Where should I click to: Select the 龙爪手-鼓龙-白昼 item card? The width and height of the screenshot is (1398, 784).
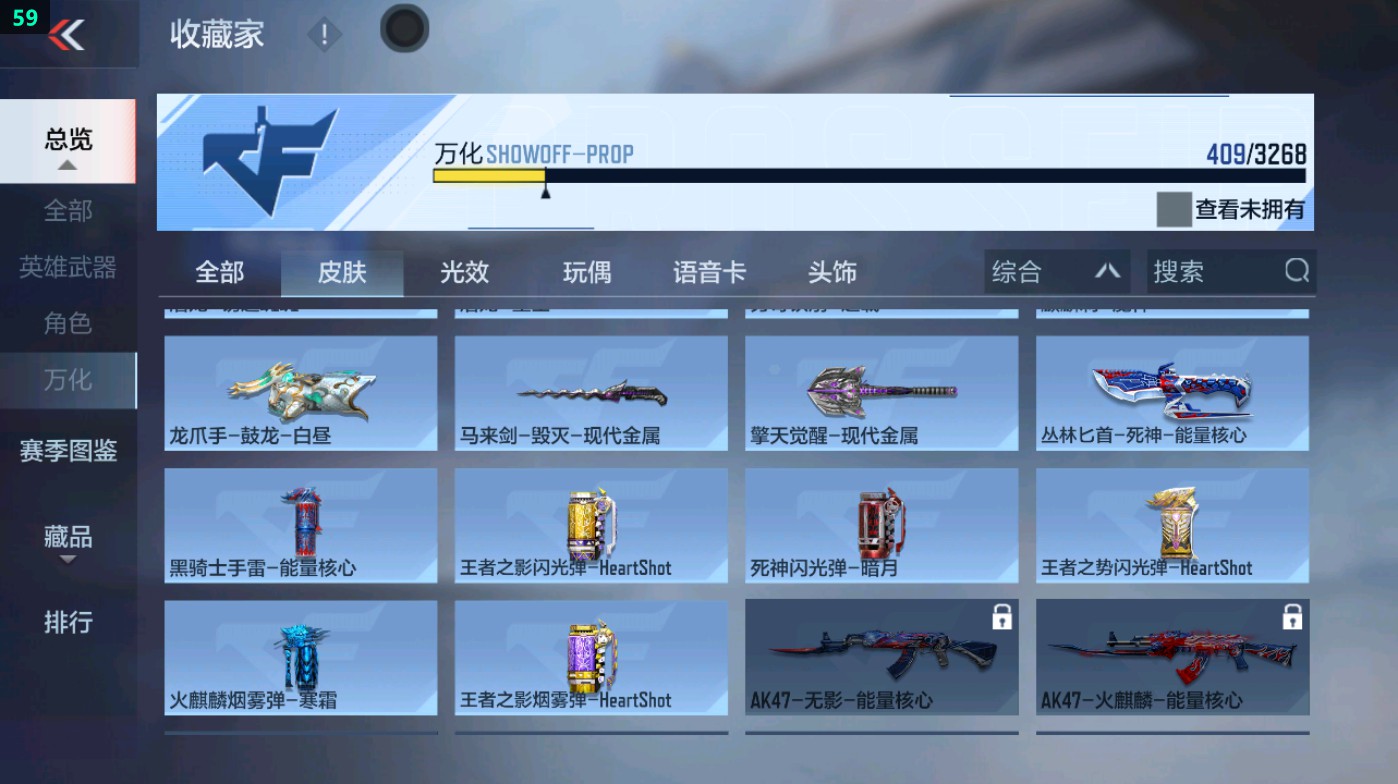tap(298, 392)
